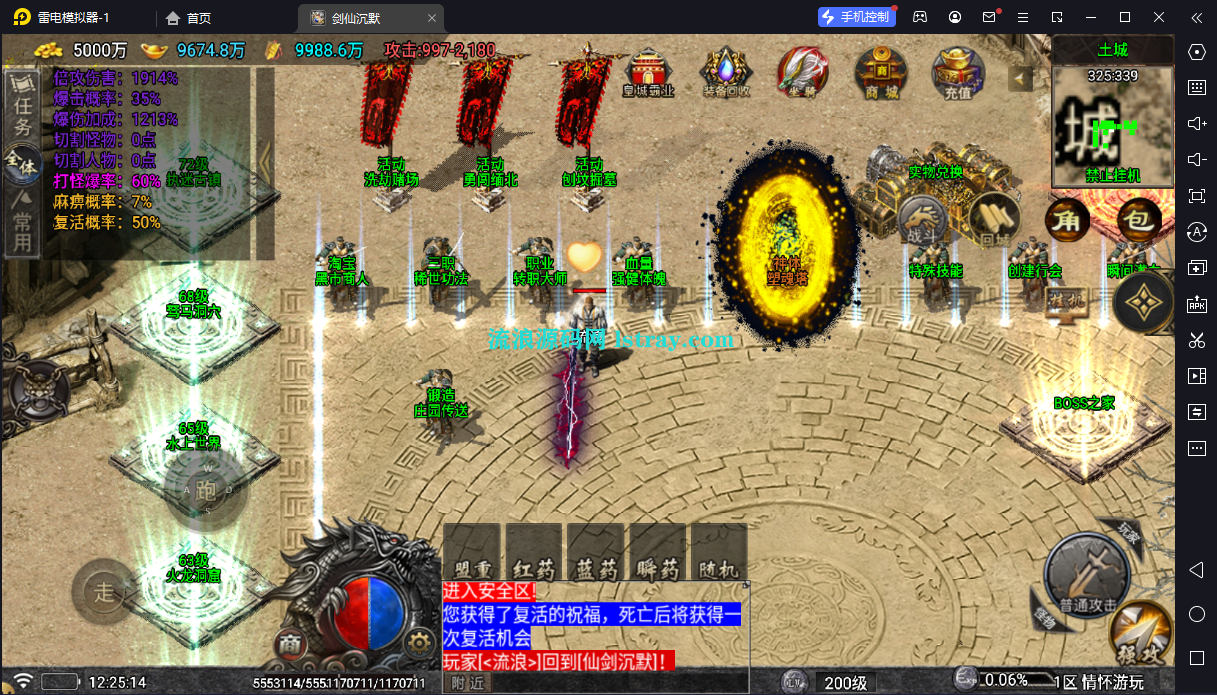
Task: Select the 坐骑 mount icon
Action: pyautogui.click(x=803, y=71)
